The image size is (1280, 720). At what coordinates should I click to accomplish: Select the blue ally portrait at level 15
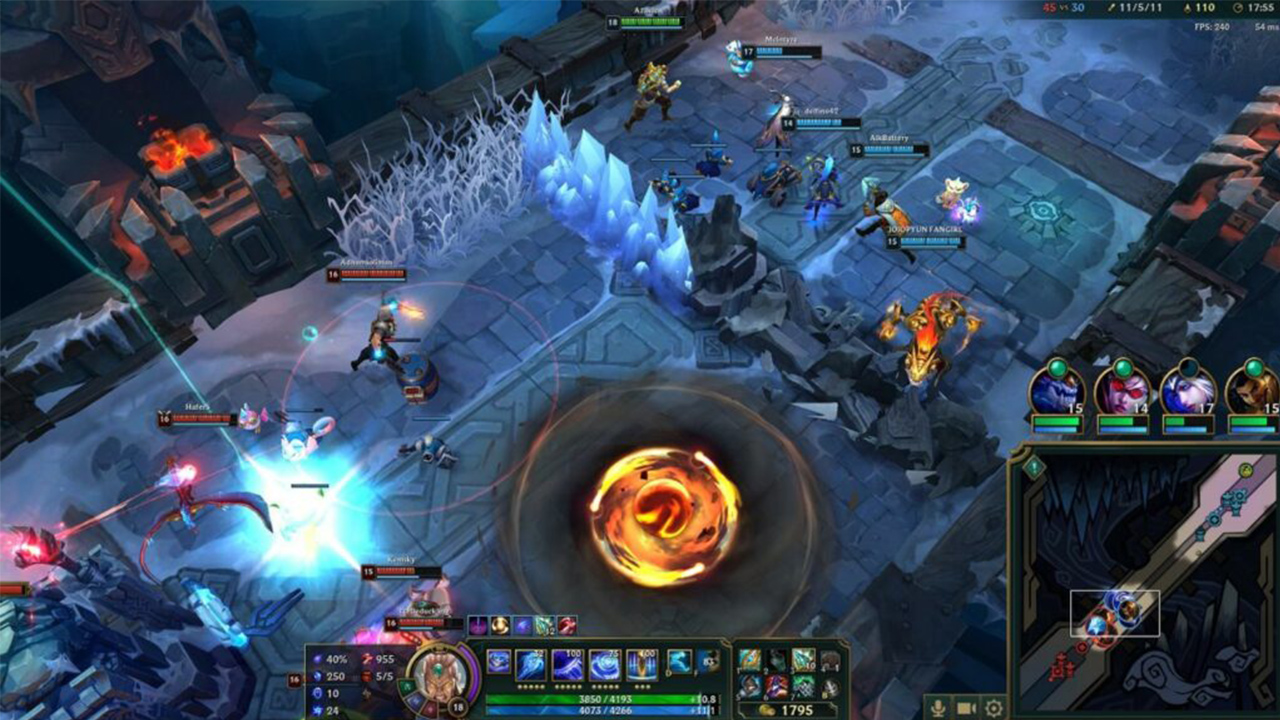pos(1055,392)
